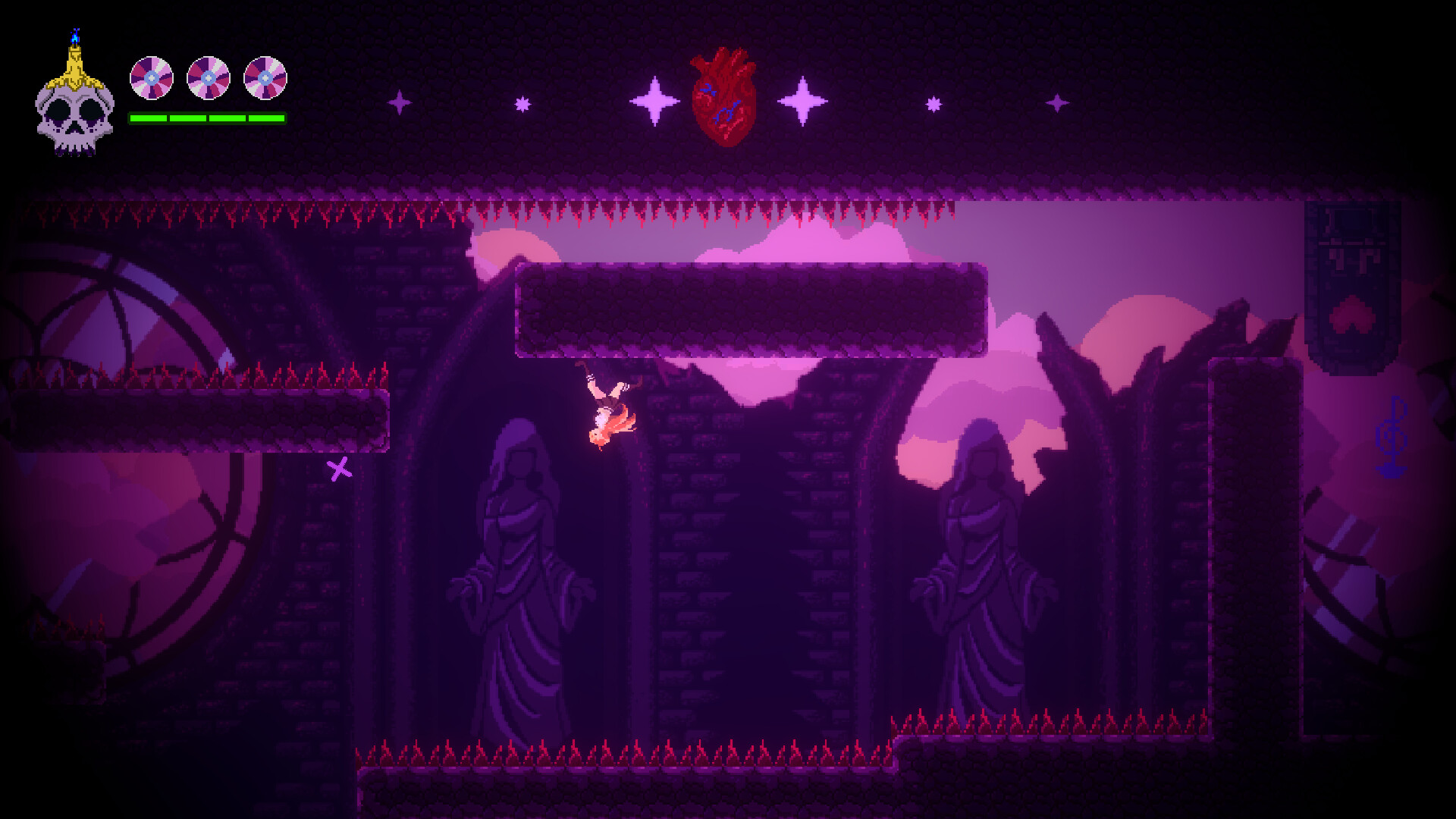This screenshot has height=819, width=1456.
Task: Click the hanging banner in the top right
Action: [x=1351, y=281]
